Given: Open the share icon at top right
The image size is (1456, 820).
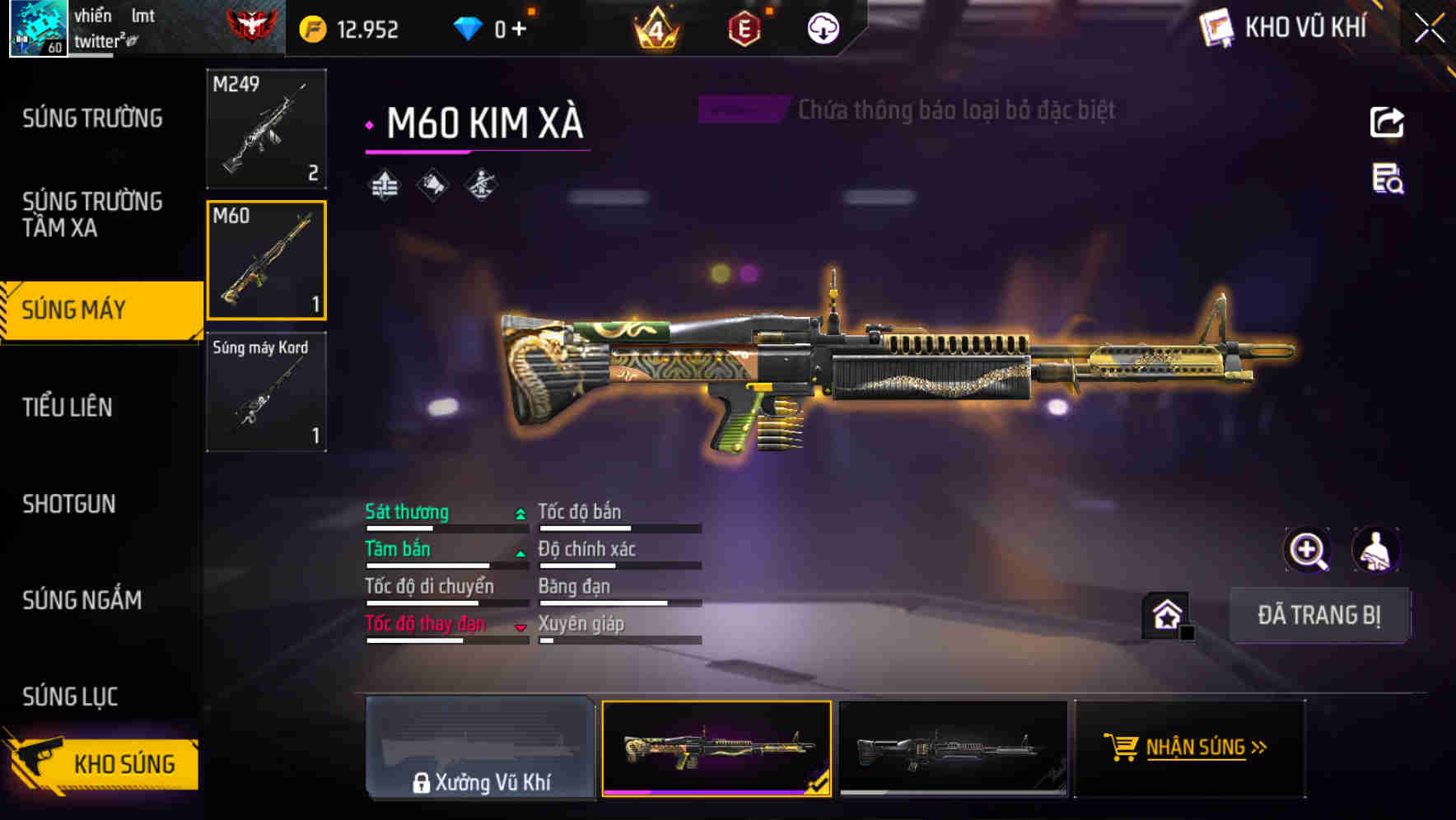Looking at the screenshot, I should (x=1386, y=122).
